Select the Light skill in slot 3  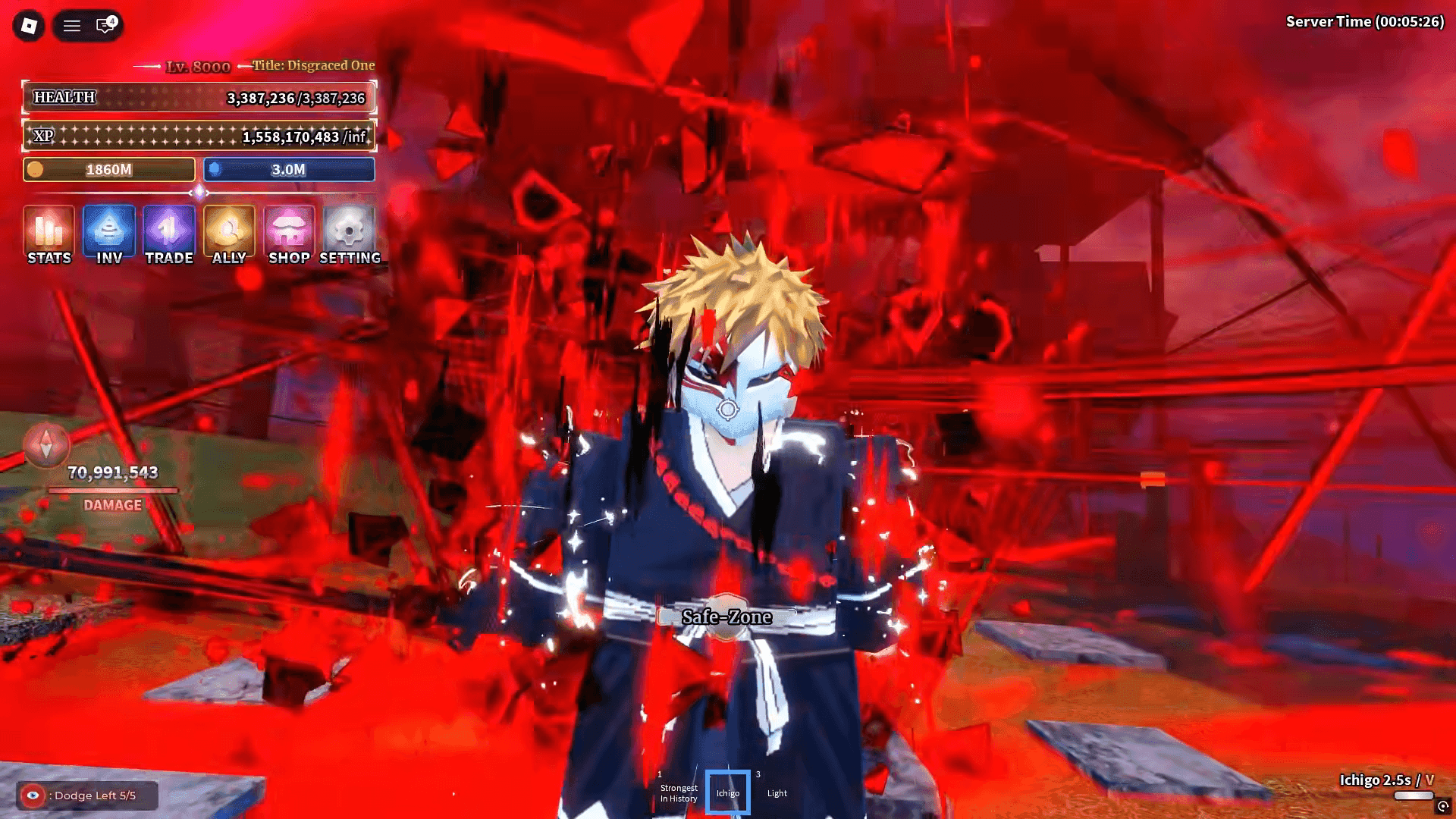tap(777, 791)
